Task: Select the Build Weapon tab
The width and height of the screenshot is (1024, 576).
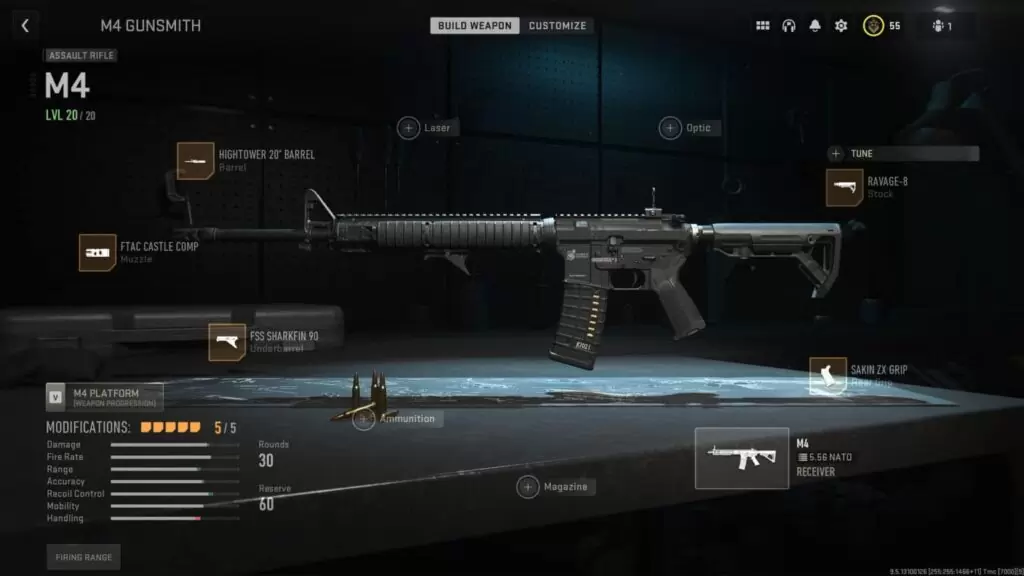Action: (x=475, y=26)
